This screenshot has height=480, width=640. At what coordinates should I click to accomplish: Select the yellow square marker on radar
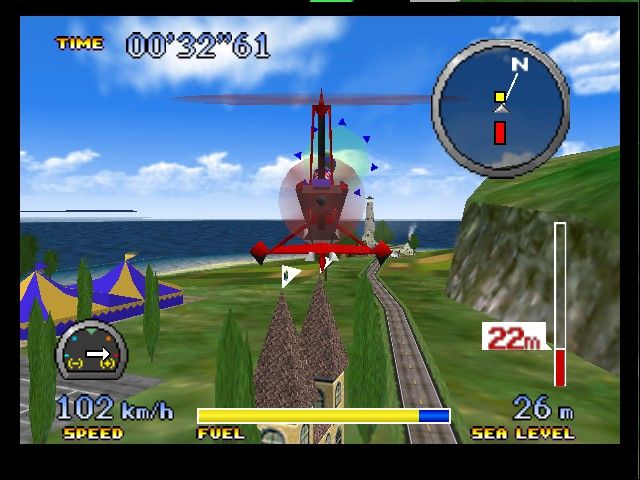click(499, 97)
